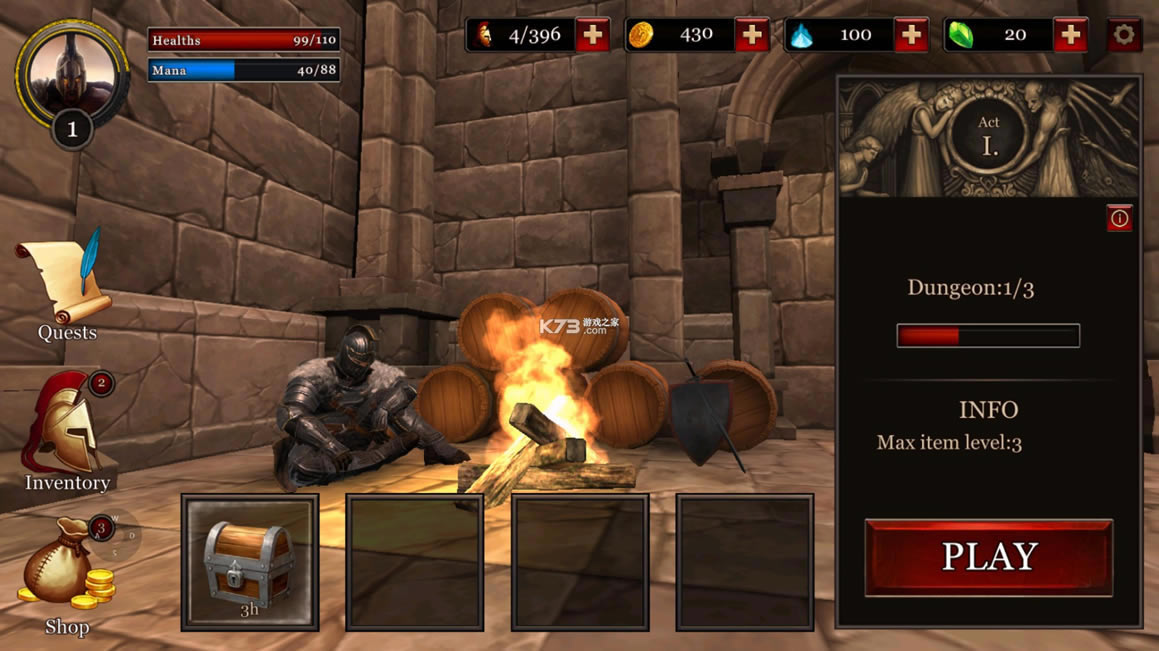Start the dungeon with the PLAY button

tap(988, 557)
